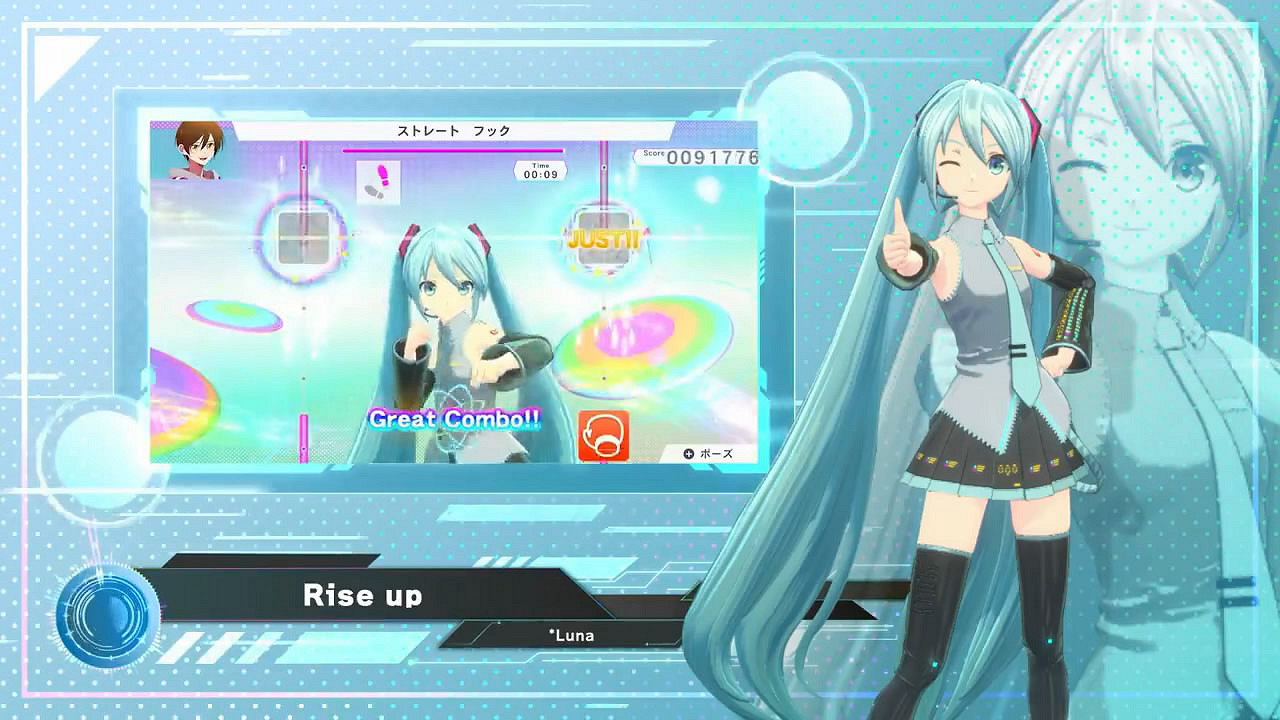Select the footstep stance icon

click(378, 180)
